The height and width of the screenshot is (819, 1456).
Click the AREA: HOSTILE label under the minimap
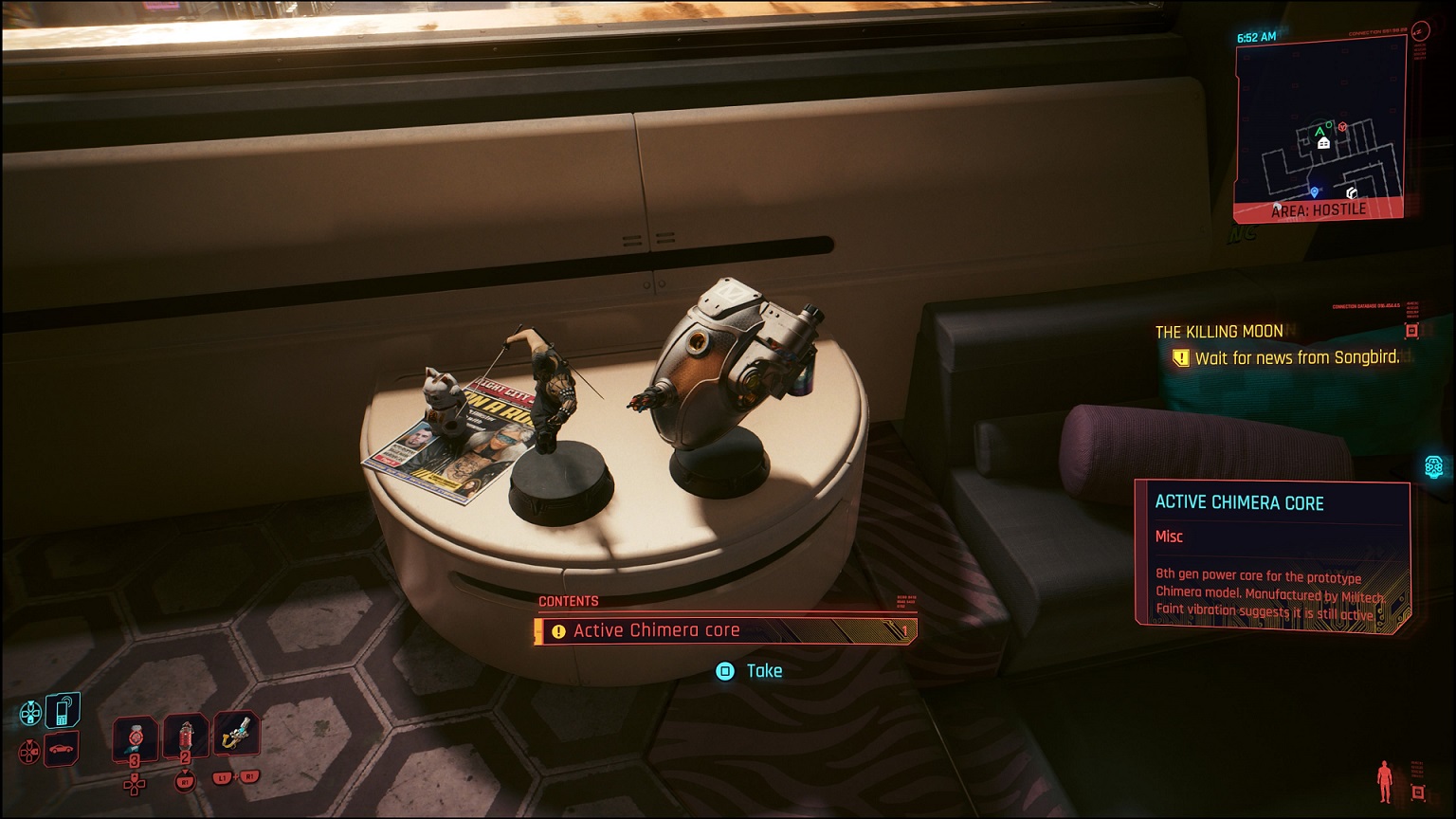point(1321,209)
